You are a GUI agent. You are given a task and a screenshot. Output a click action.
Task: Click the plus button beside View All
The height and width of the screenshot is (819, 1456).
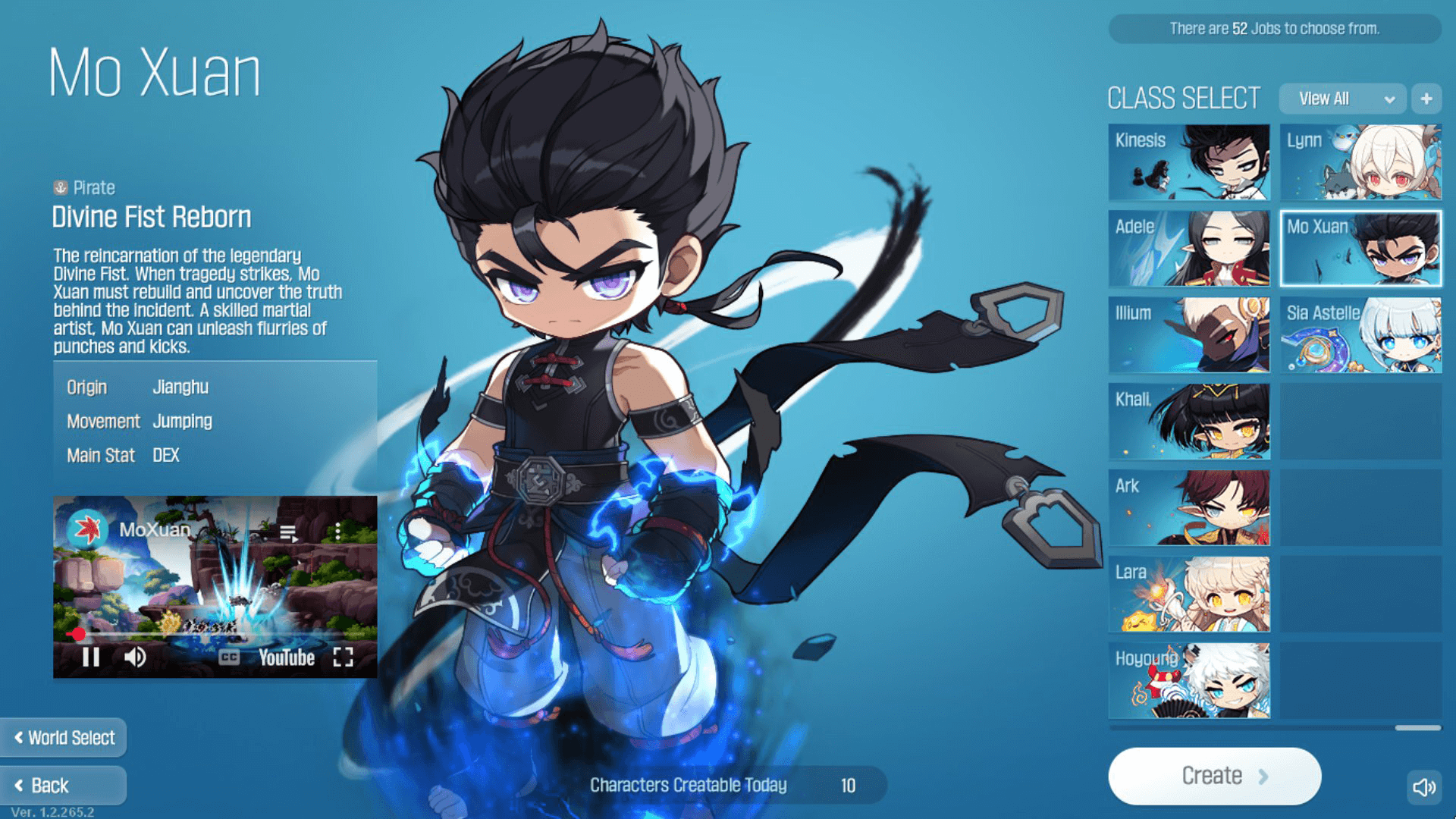pos(1426,99)
